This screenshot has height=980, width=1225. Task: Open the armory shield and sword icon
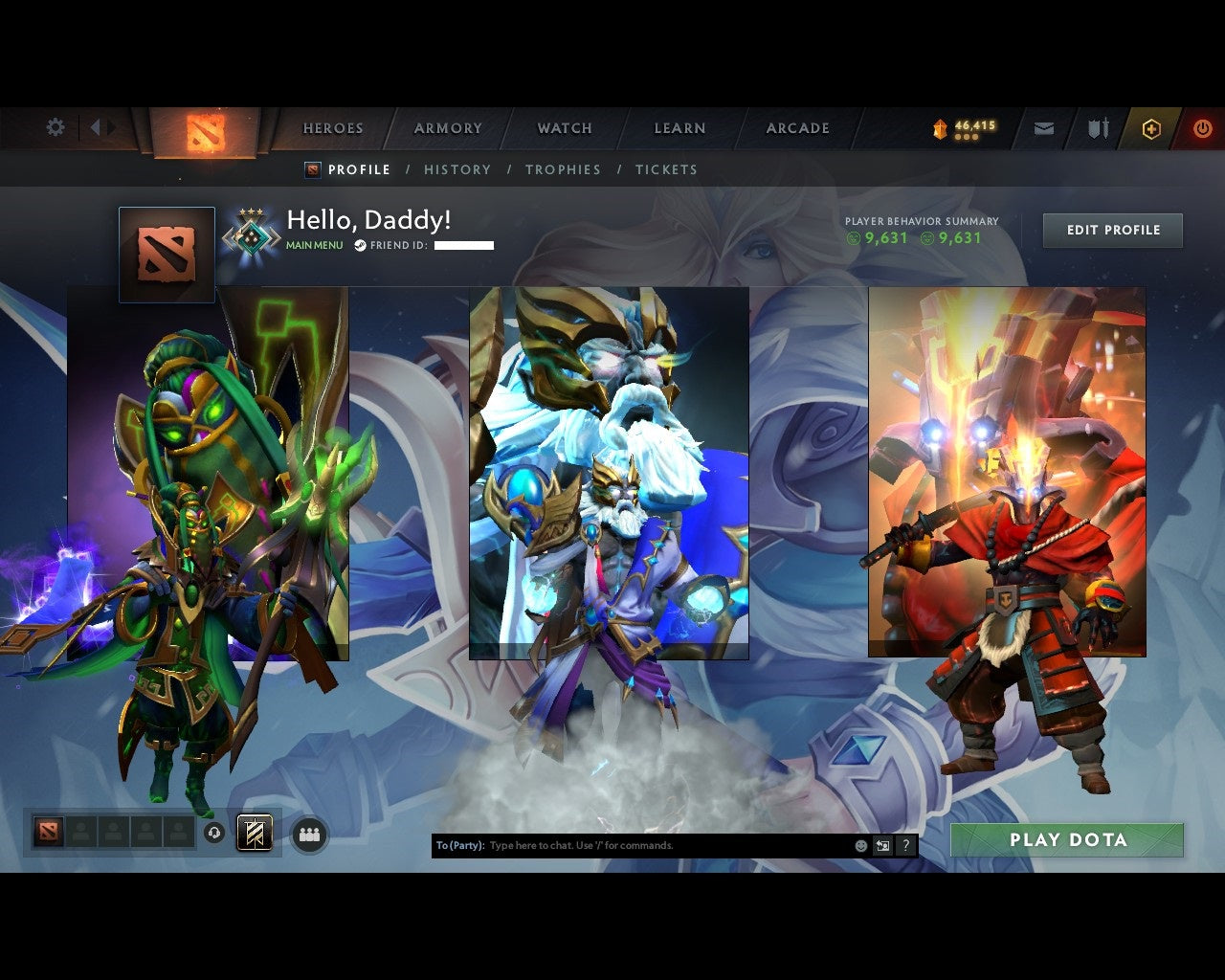point(1097,126)
